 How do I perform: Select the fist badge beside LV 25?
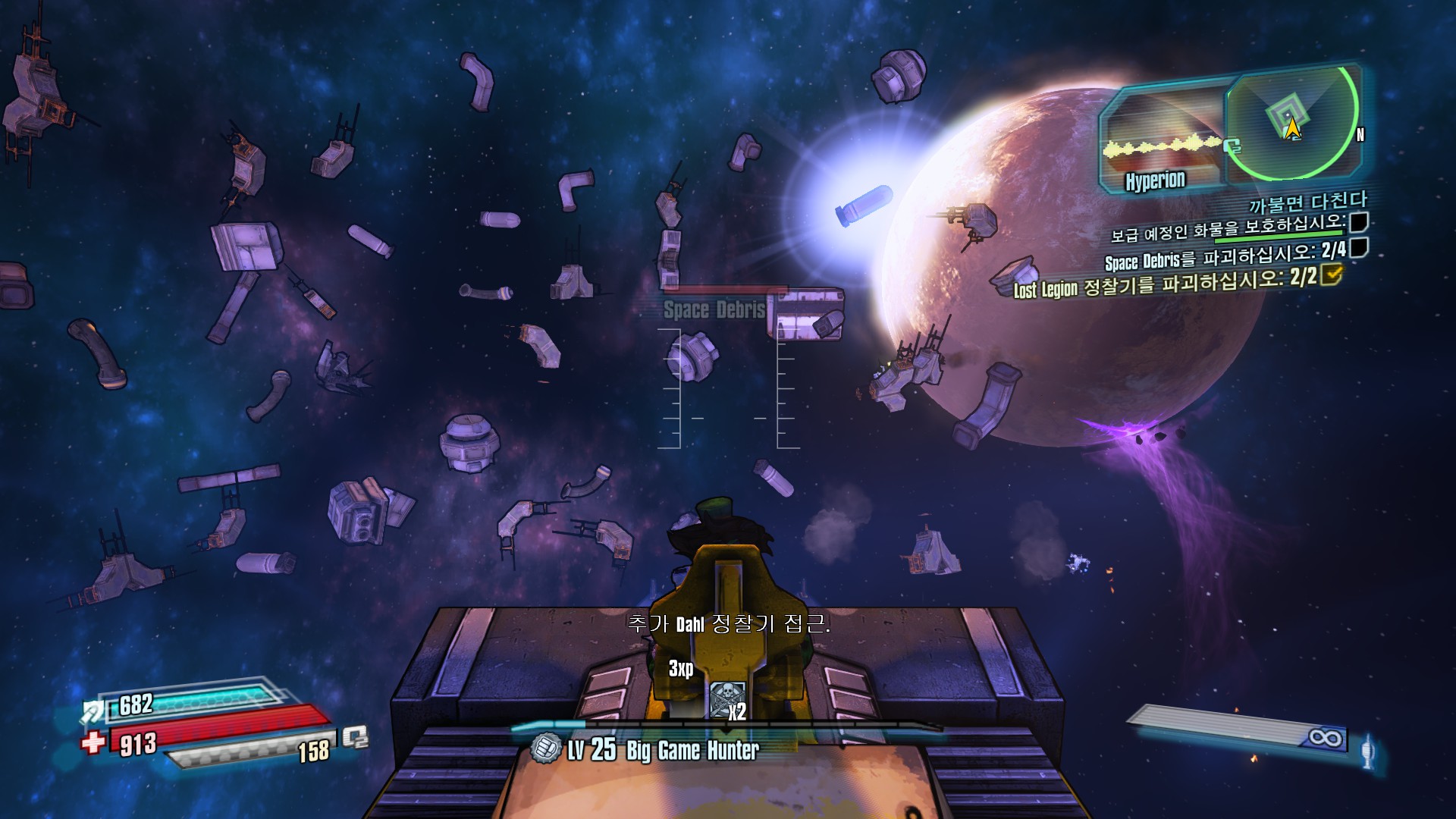click(545, 748)
